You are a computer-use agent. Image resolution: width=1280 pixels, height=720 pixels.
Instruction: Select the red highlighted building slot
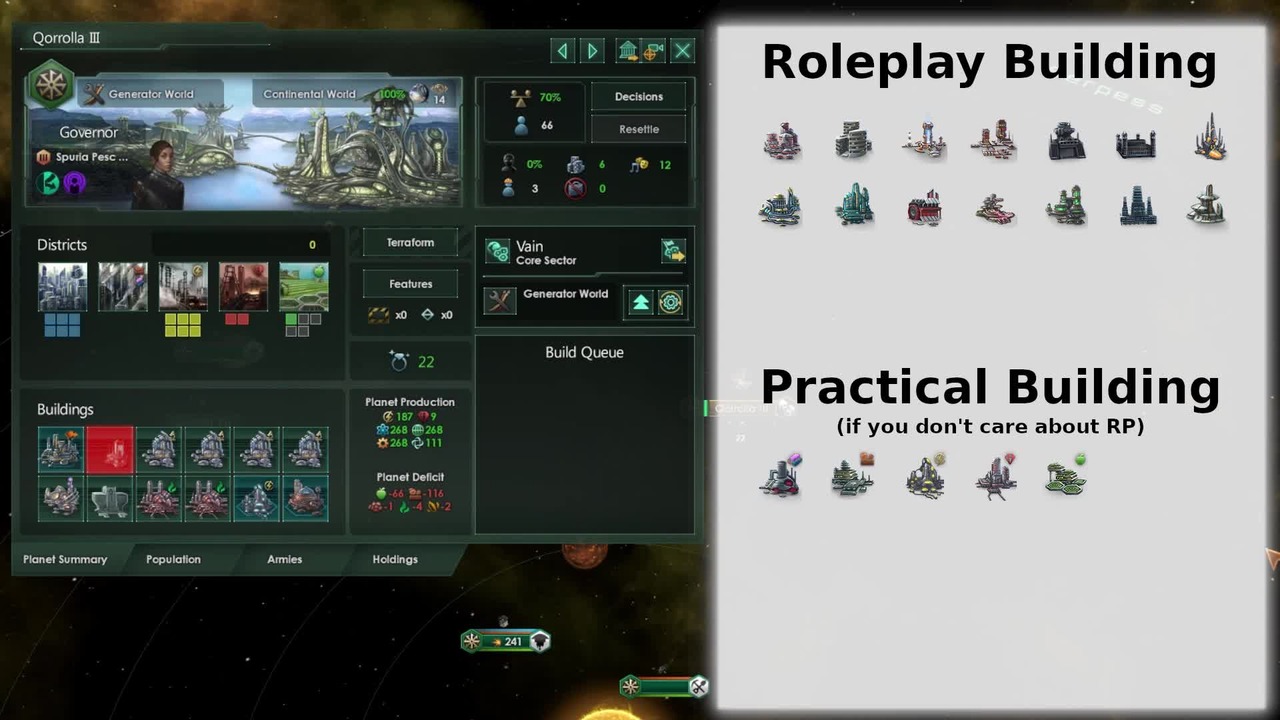coord(110,450)
